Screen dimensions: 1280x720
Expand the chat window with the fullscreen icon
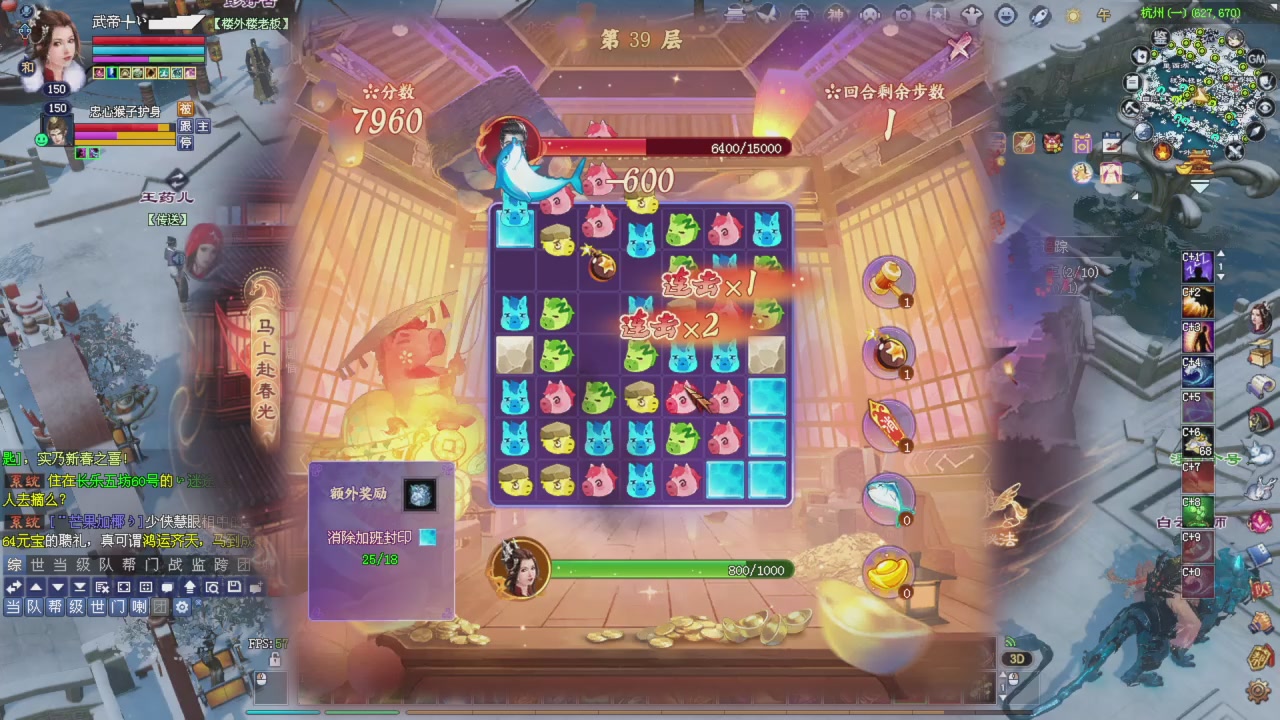click(x=123, y=586)
